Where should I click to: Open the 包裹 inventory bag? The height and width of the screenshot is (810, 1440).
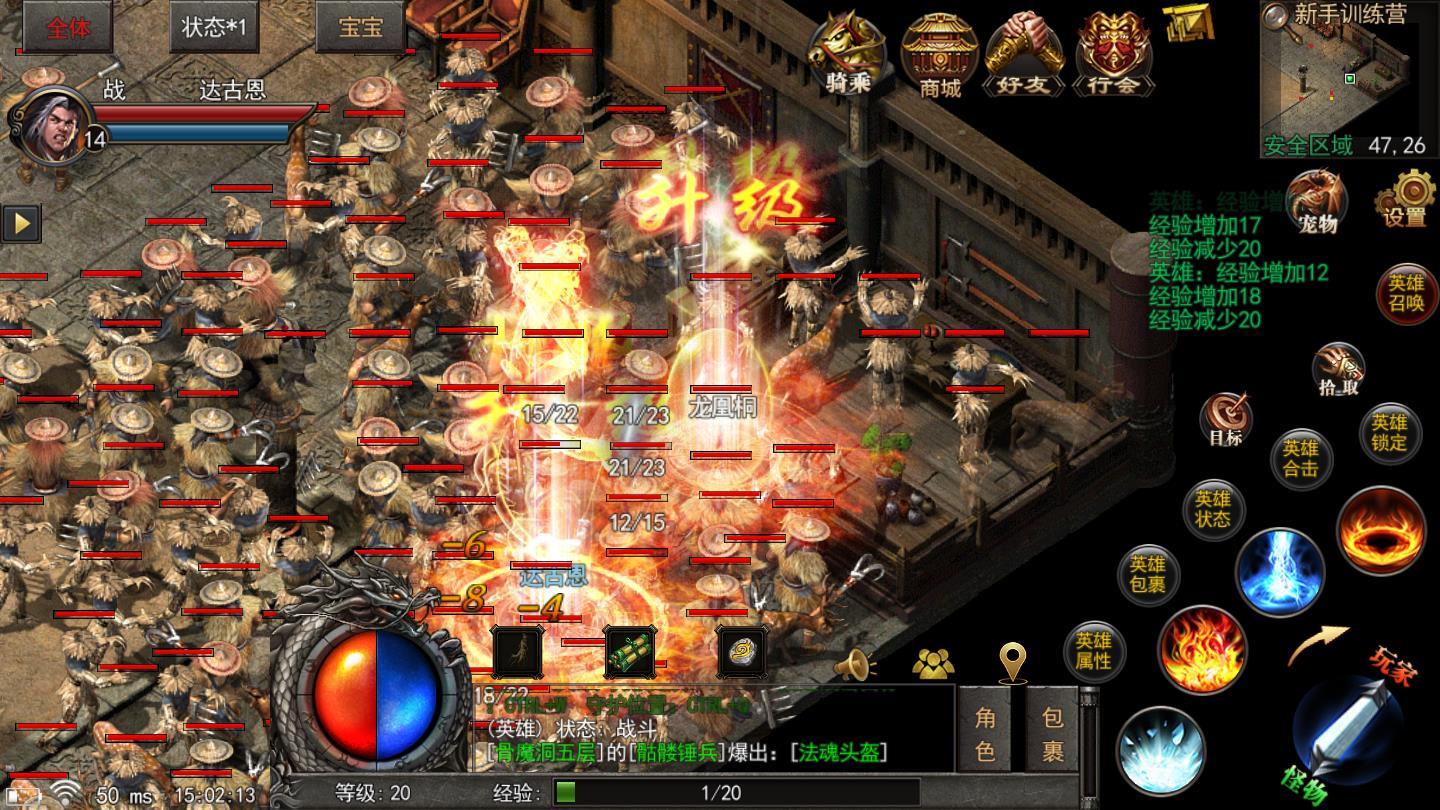(1052, 733)
